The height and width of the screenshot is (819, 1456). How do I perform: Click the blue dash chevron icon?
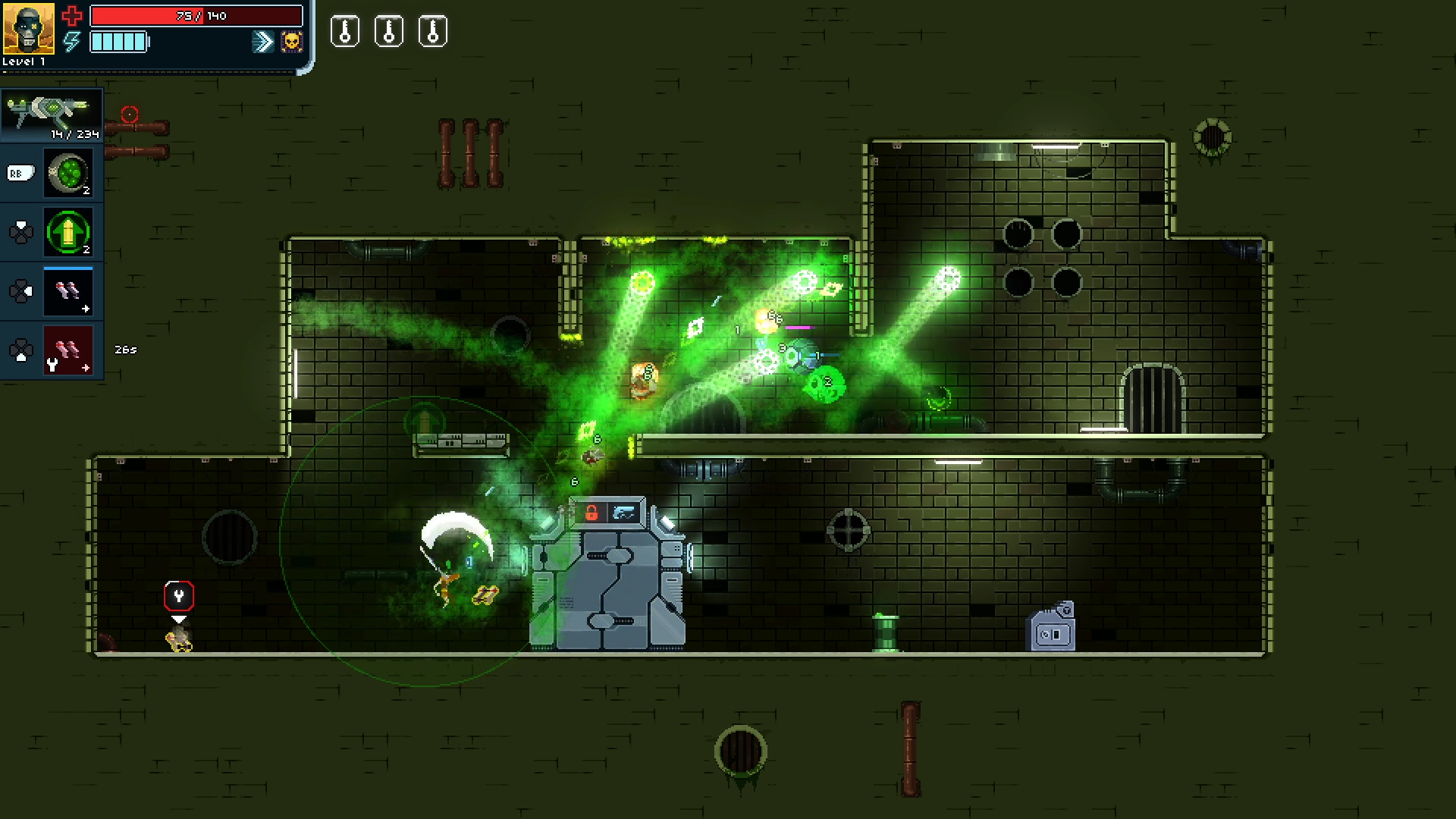[x=263, y=41]
